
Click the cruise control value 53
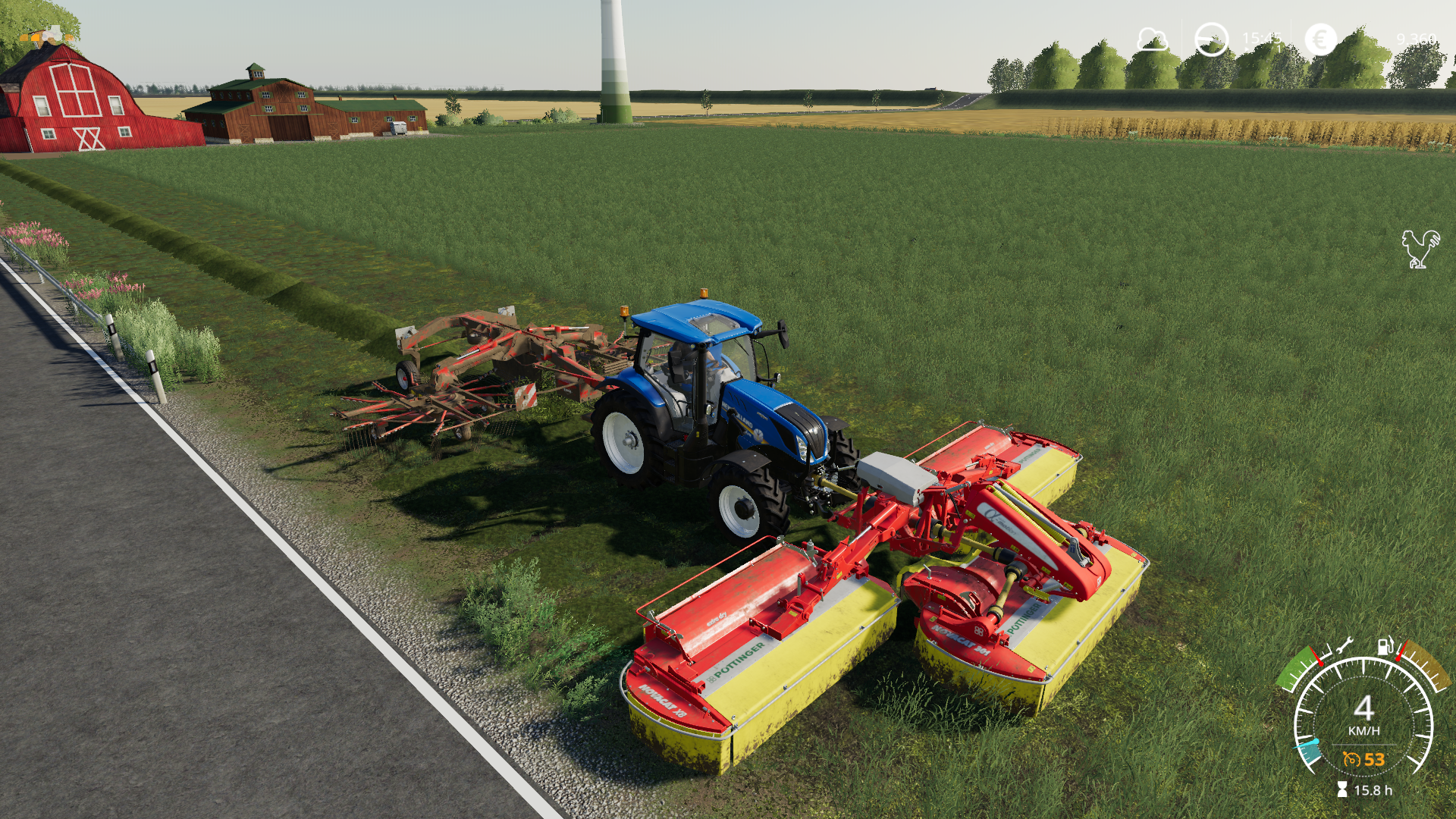[x=1374, y=759]
